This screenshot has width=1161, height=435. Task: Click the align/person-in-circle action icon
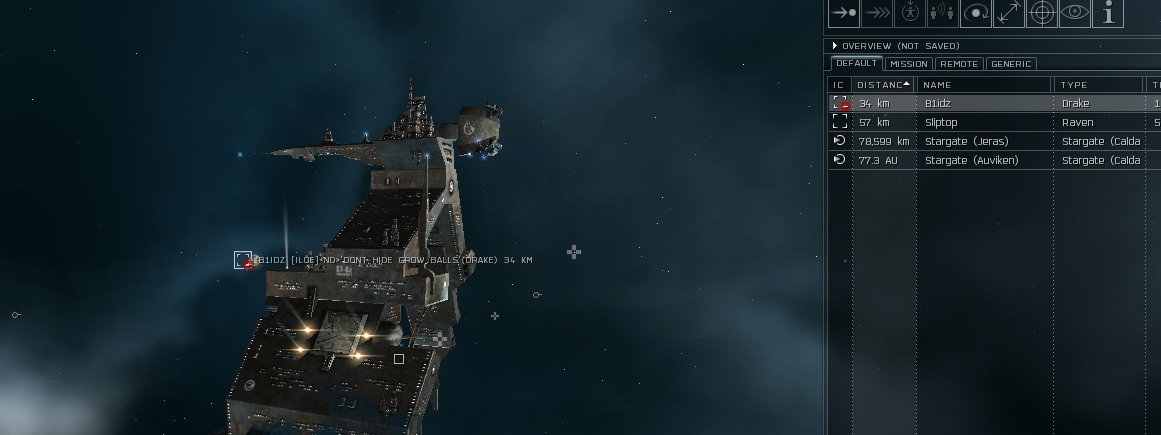coord(910,13)
